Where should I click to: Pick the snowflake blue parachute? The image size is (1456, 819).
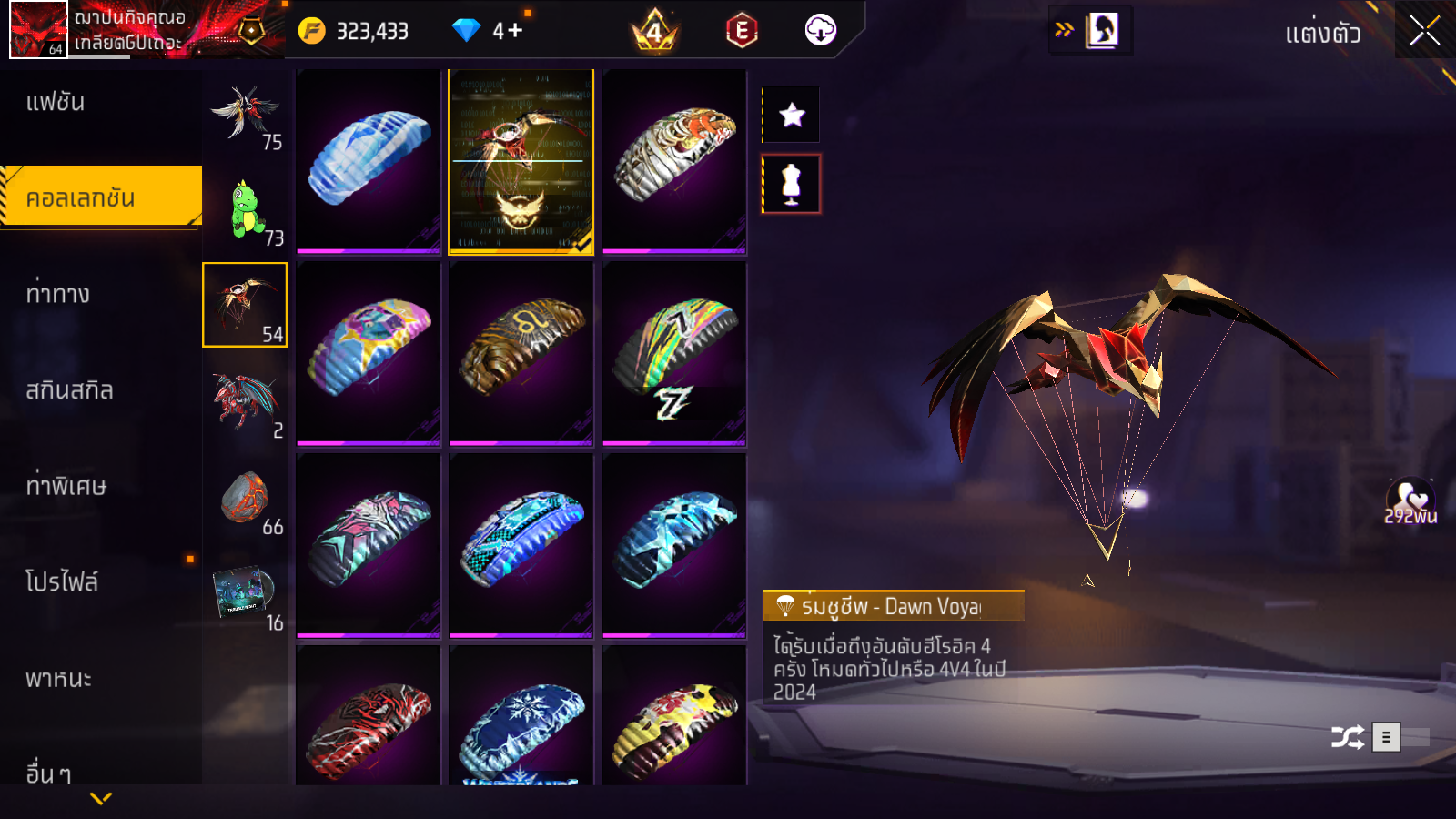tap(521, 717)
